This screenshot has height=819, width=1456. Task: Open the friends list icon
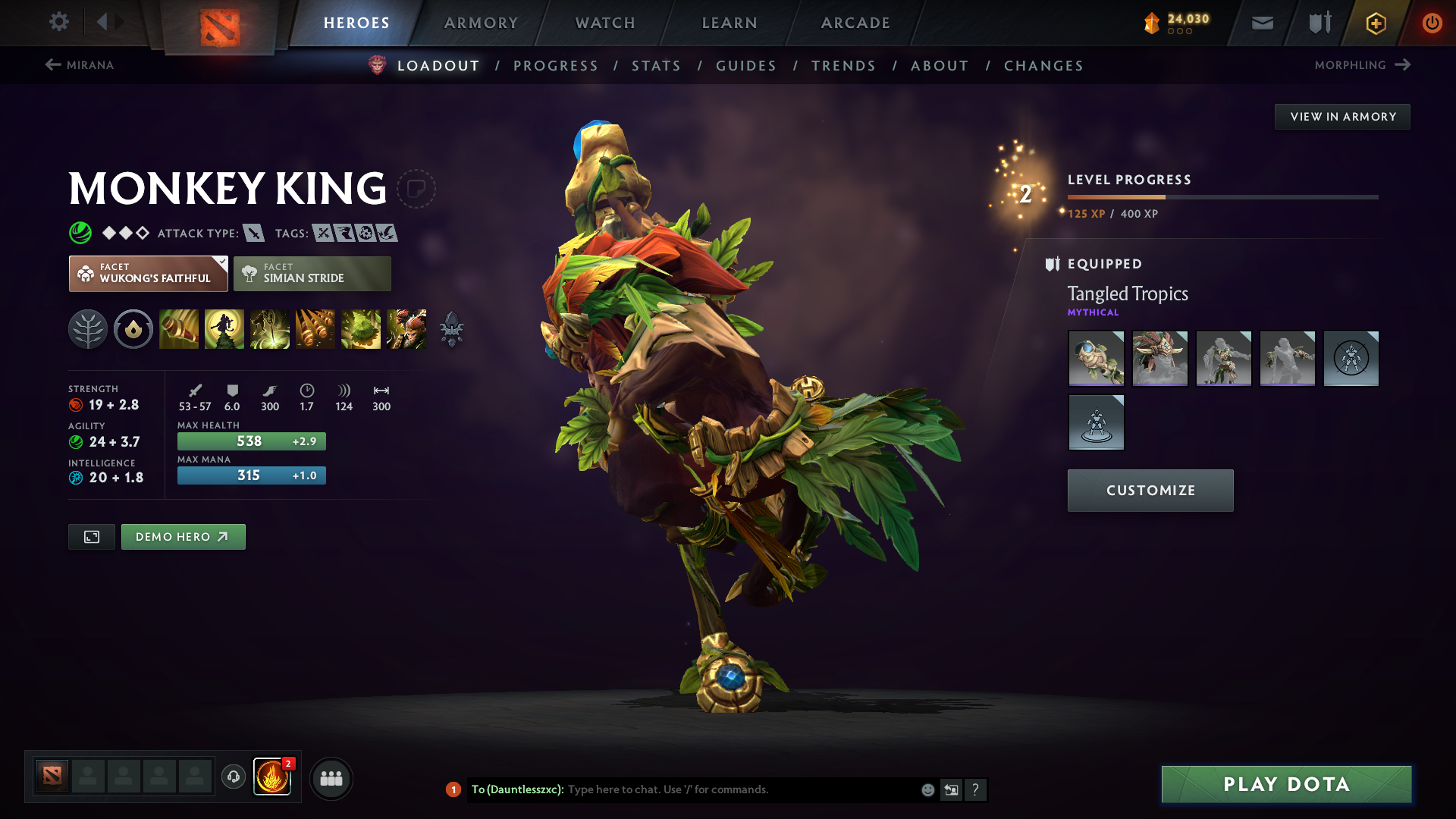(x=331, y=777)
